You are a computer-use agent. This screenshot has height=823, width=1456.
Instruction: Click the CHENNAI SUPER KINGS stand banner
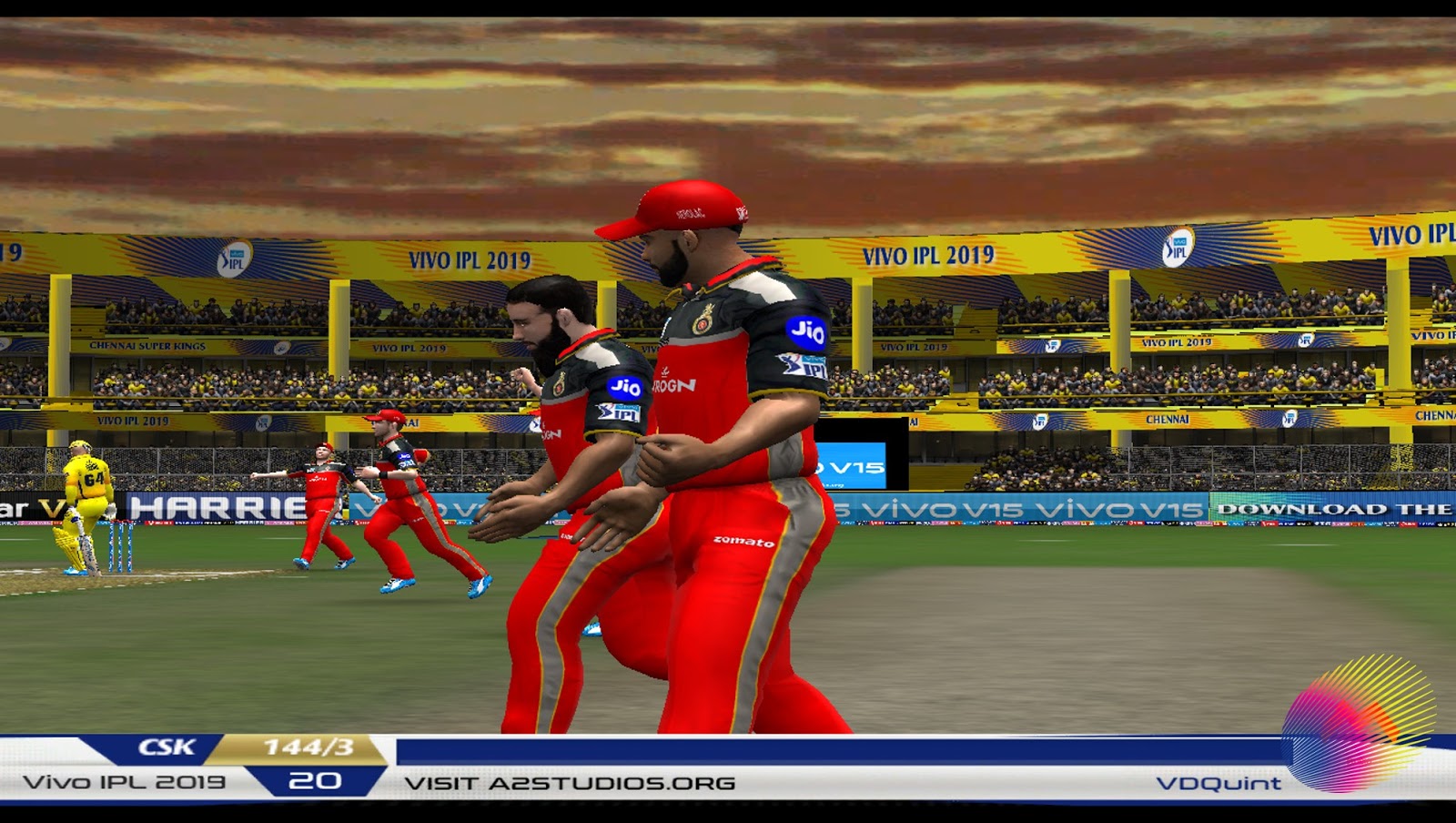click(x=148, y=346)
